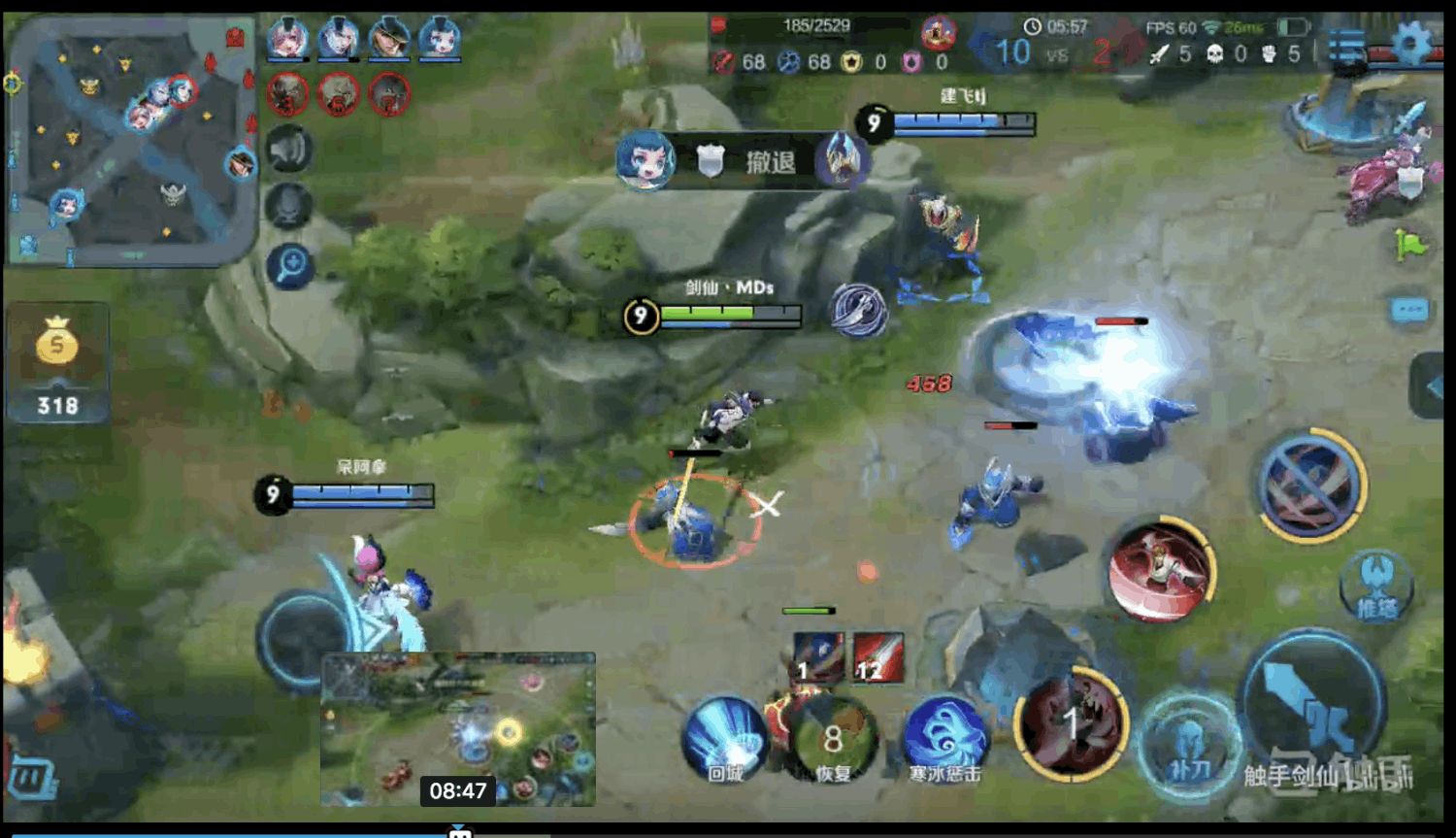Cast the 寒冰惩击 smite spell
Image resolution: width=1456 pixels, height=838 pixels.
[x=944, y=738]
